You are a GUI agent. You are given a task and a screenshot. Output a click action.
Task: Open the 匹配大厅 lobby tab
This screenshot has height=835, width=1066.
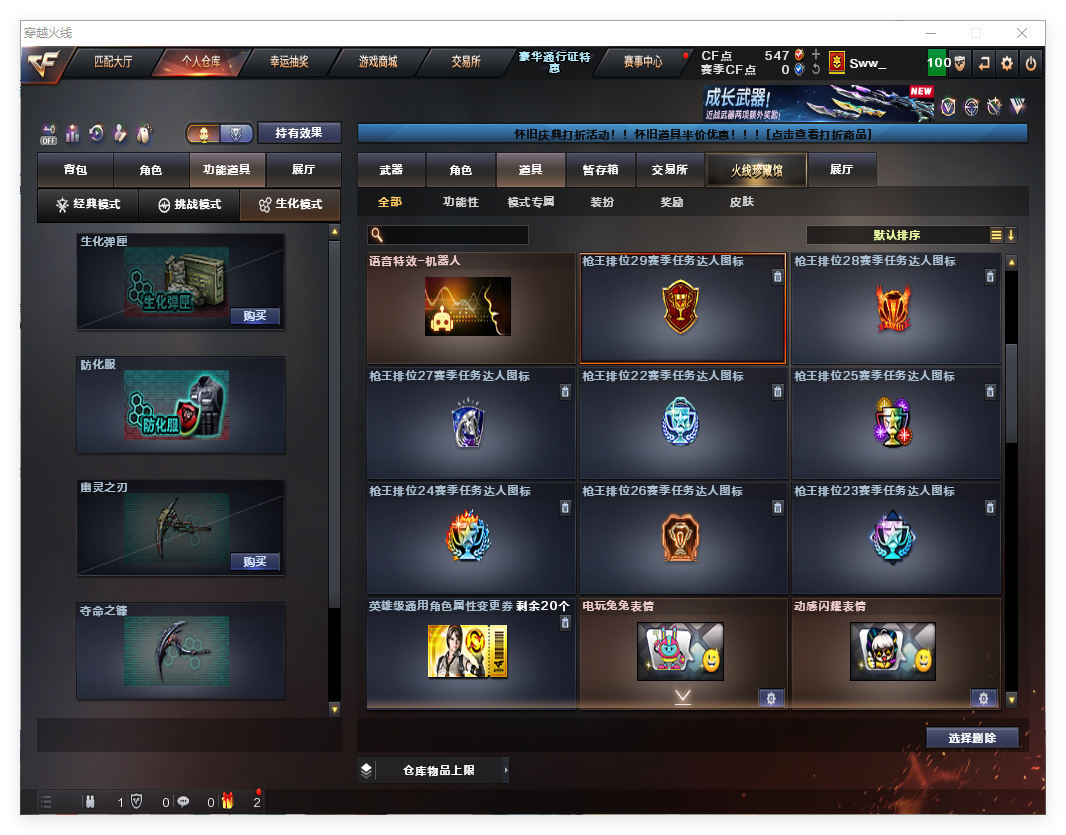pyautogui.click(x=113, y=62)
